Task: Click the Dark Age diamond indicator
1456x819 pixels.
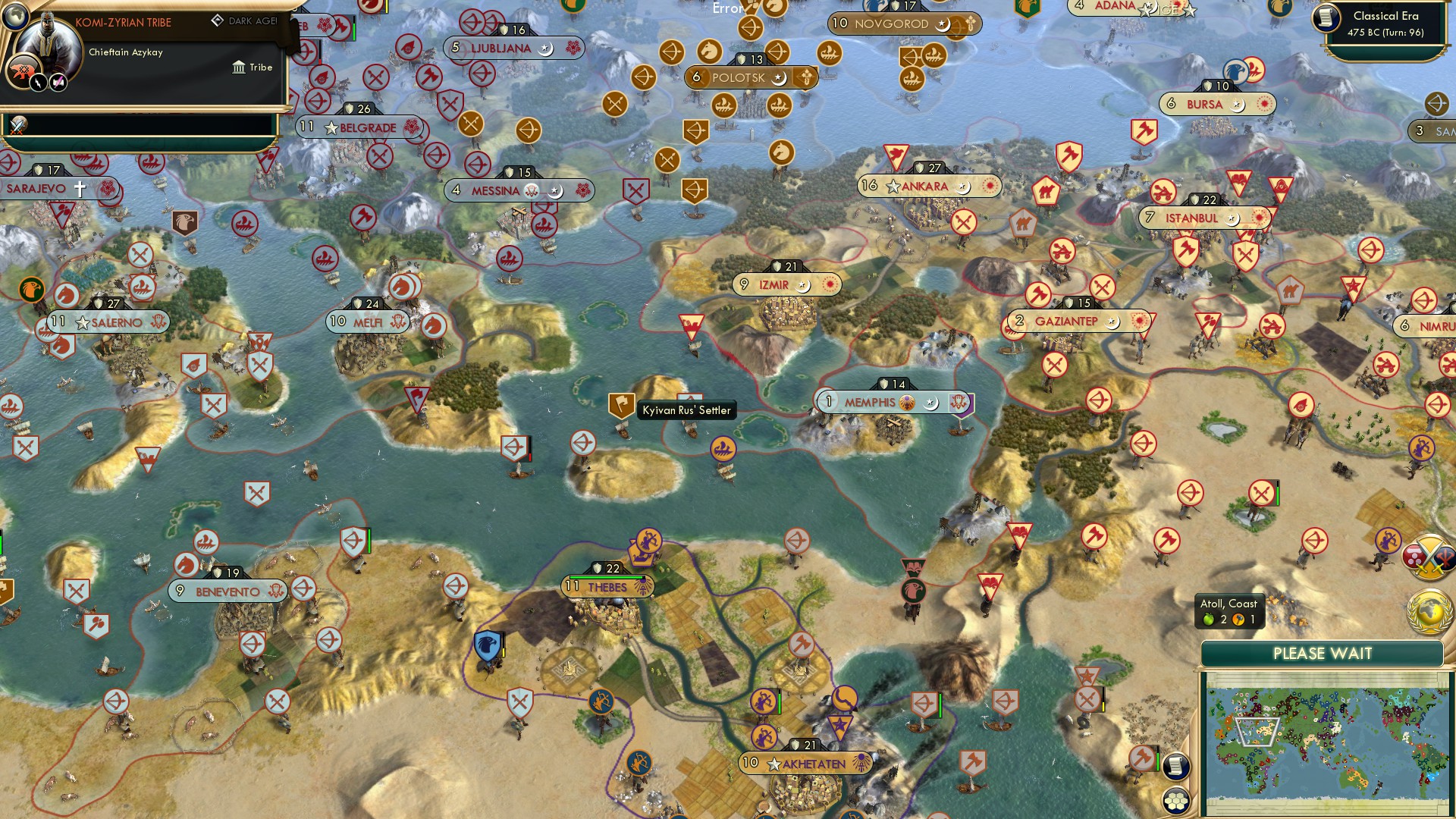Action: (x=218, y=20)
